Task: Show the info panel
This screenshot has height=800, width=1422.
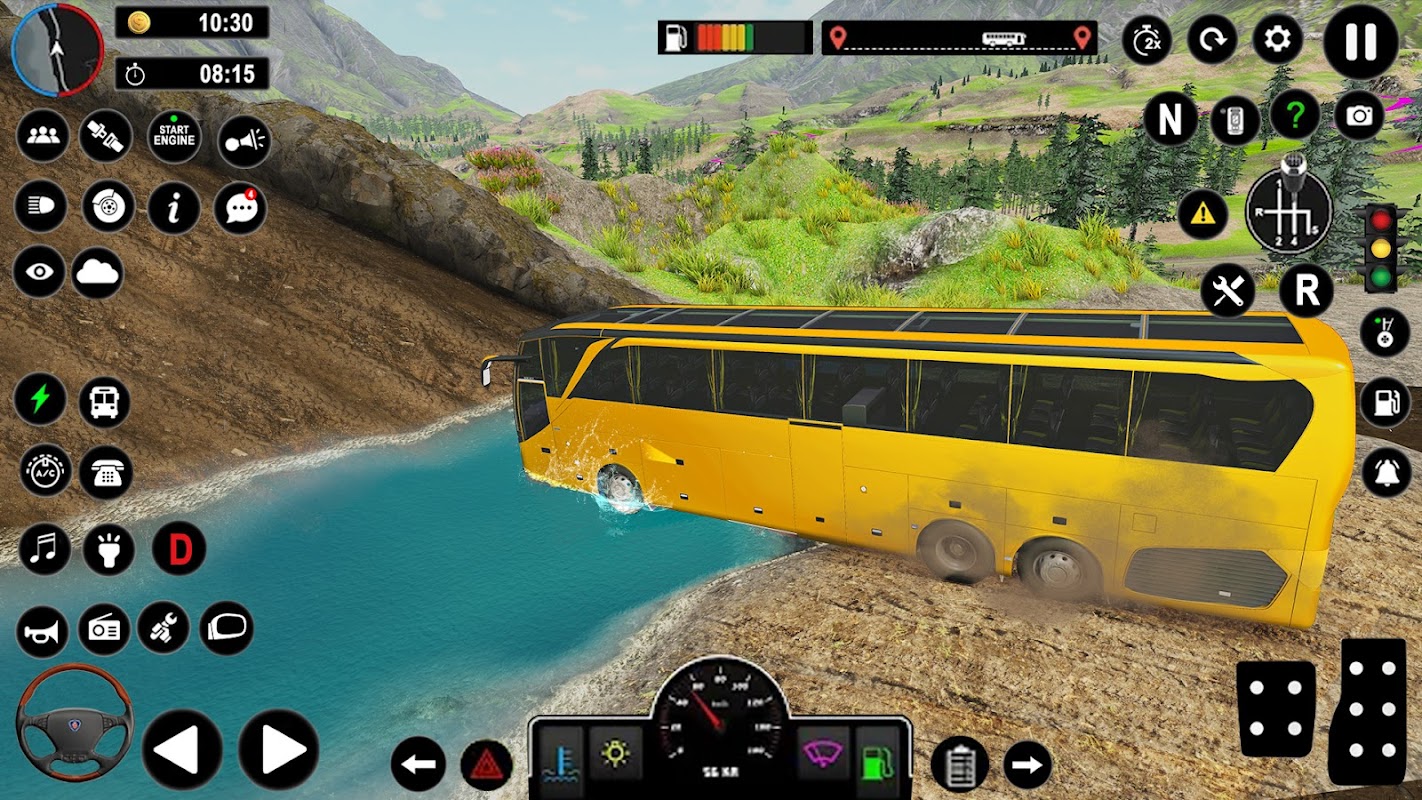Action: pos(174,208)
